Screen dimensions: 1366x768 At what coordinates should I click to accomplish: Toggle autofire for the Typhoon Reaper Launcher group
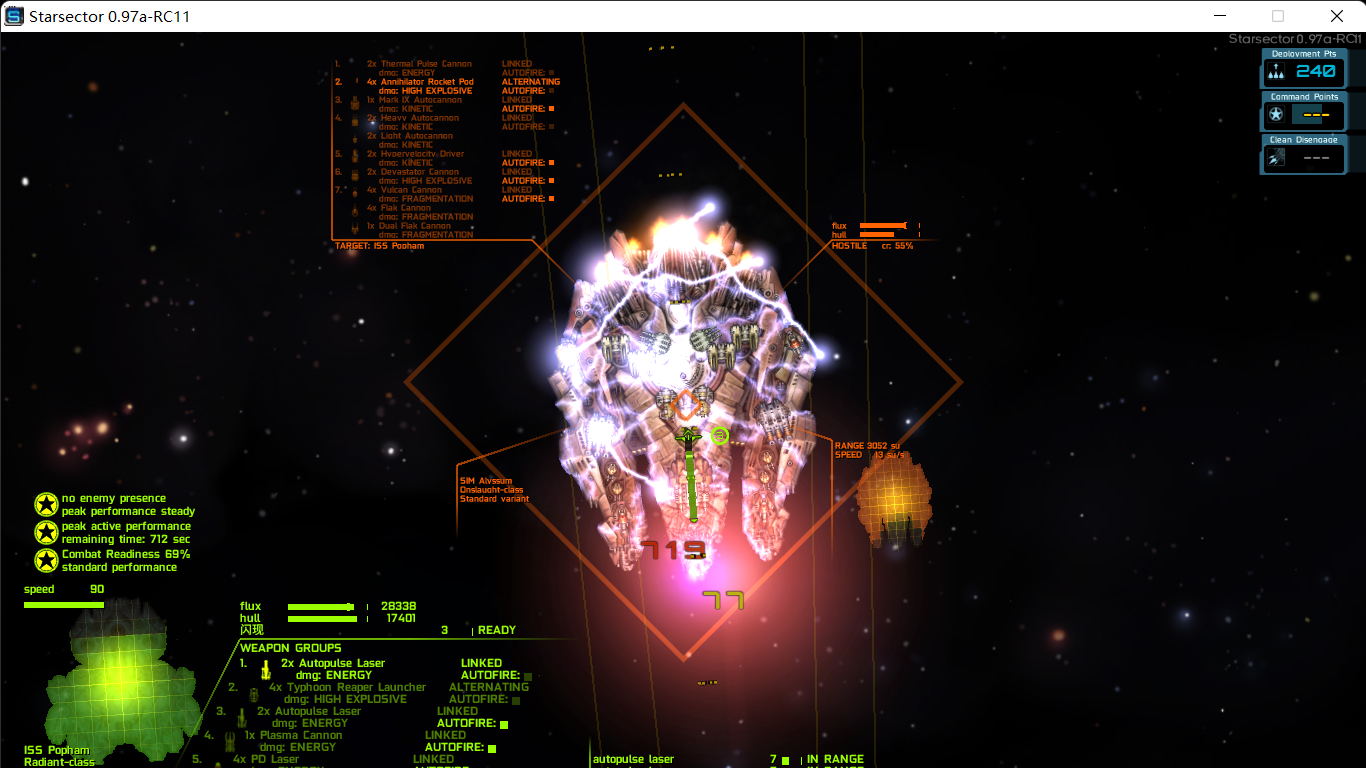pos(515,700)
